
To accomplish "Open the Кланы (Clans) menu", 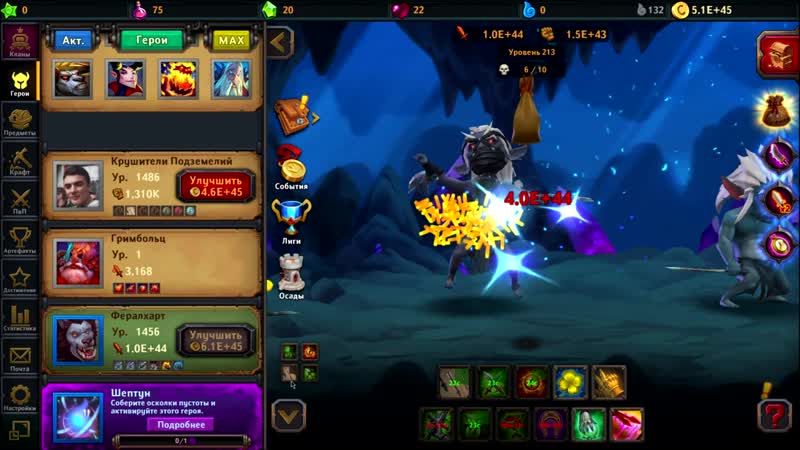I will 19,42.
